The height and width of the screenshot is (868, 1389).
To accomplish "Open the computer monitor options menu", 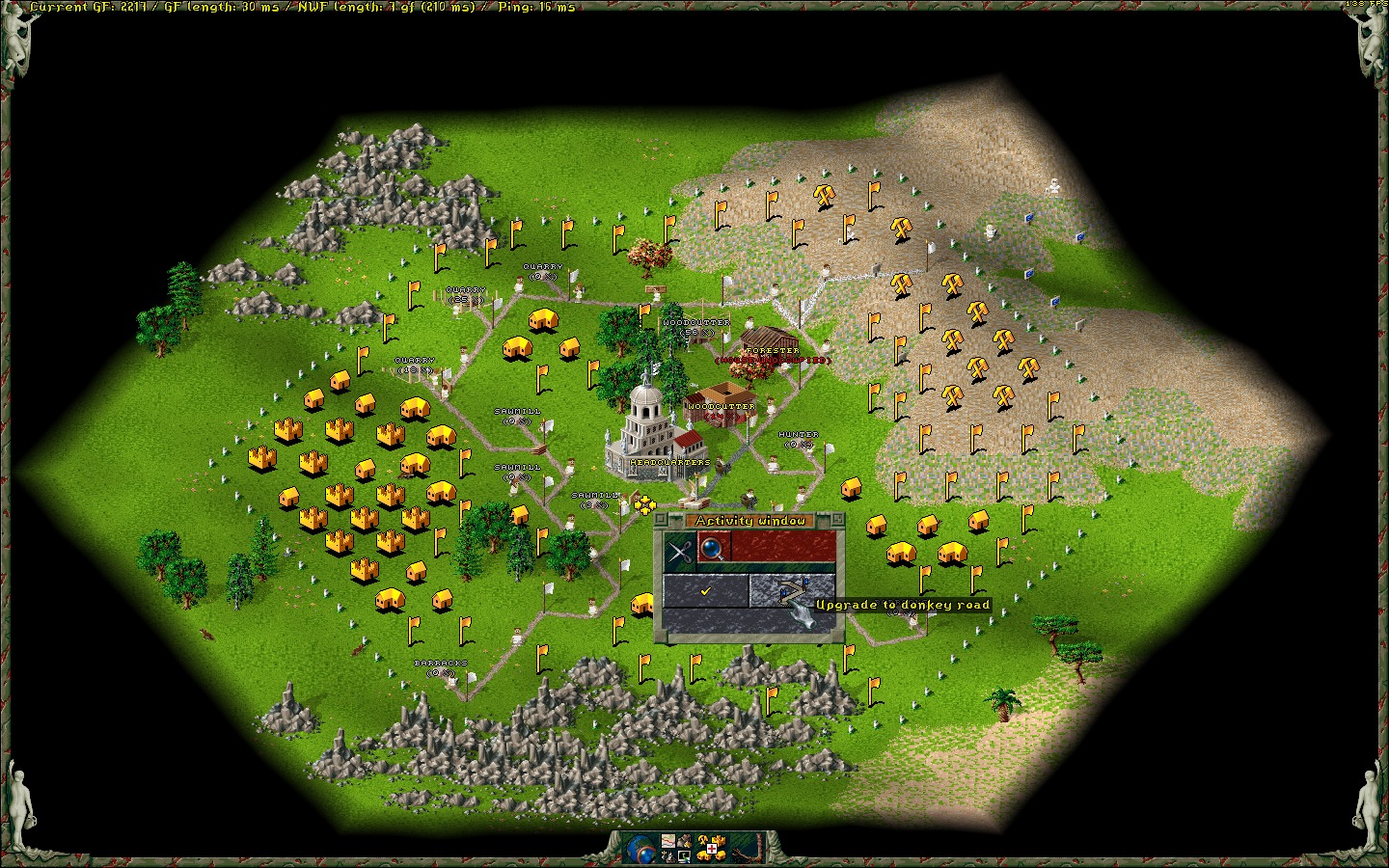I will point(684,856).
